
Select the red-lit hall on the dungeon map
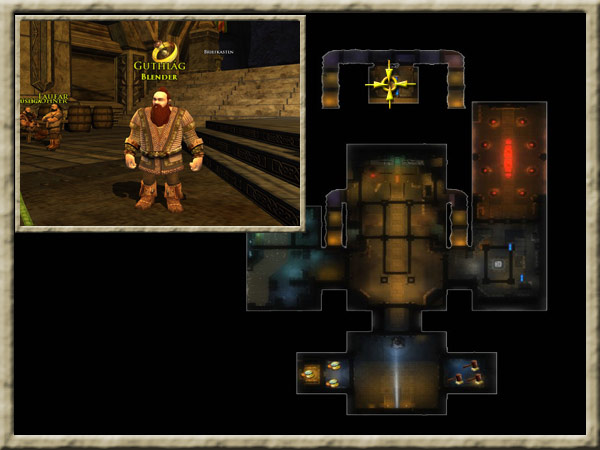[508, 160]
